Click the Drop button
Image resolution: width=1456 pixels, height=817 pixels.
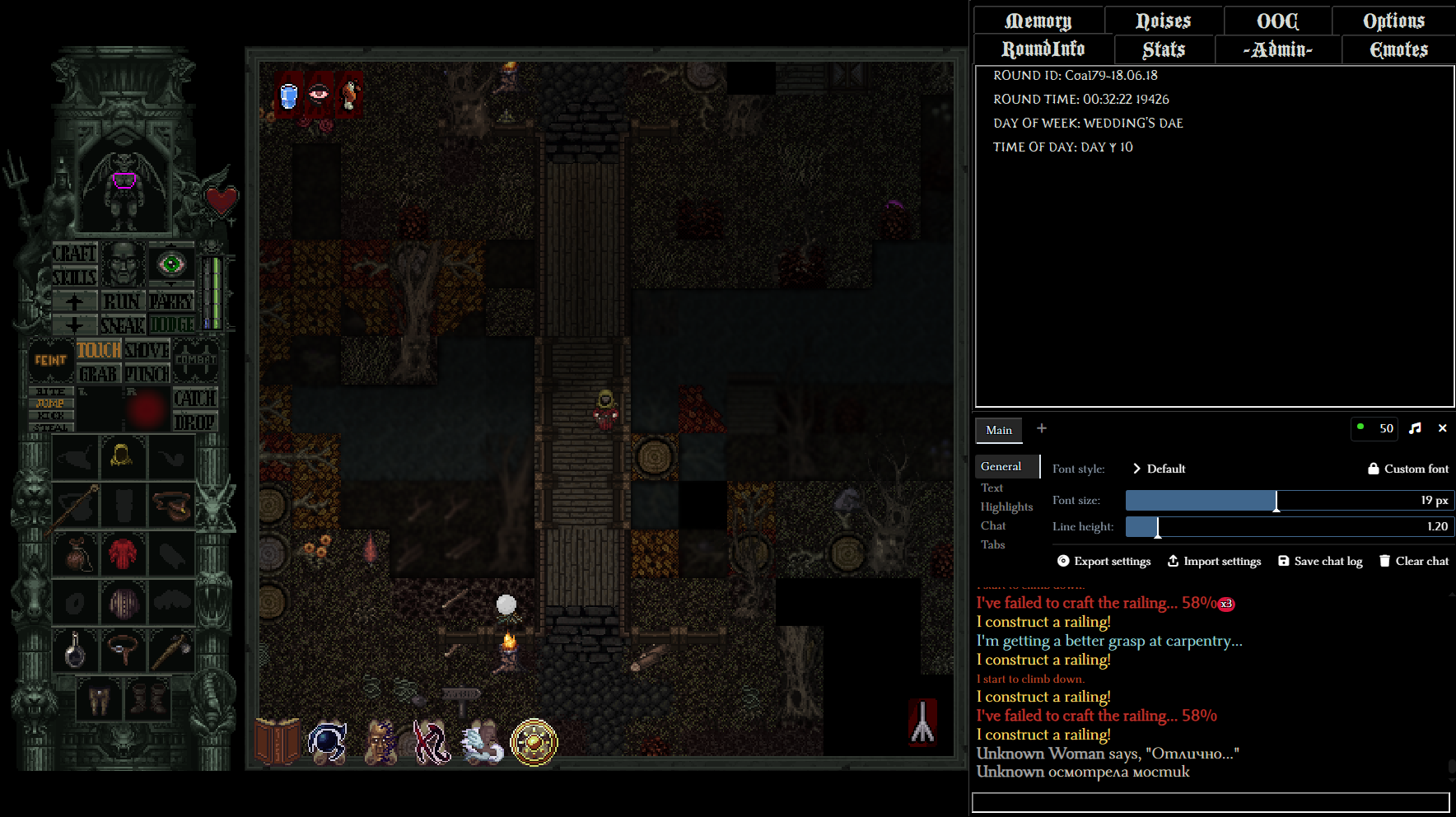(194, 423)
